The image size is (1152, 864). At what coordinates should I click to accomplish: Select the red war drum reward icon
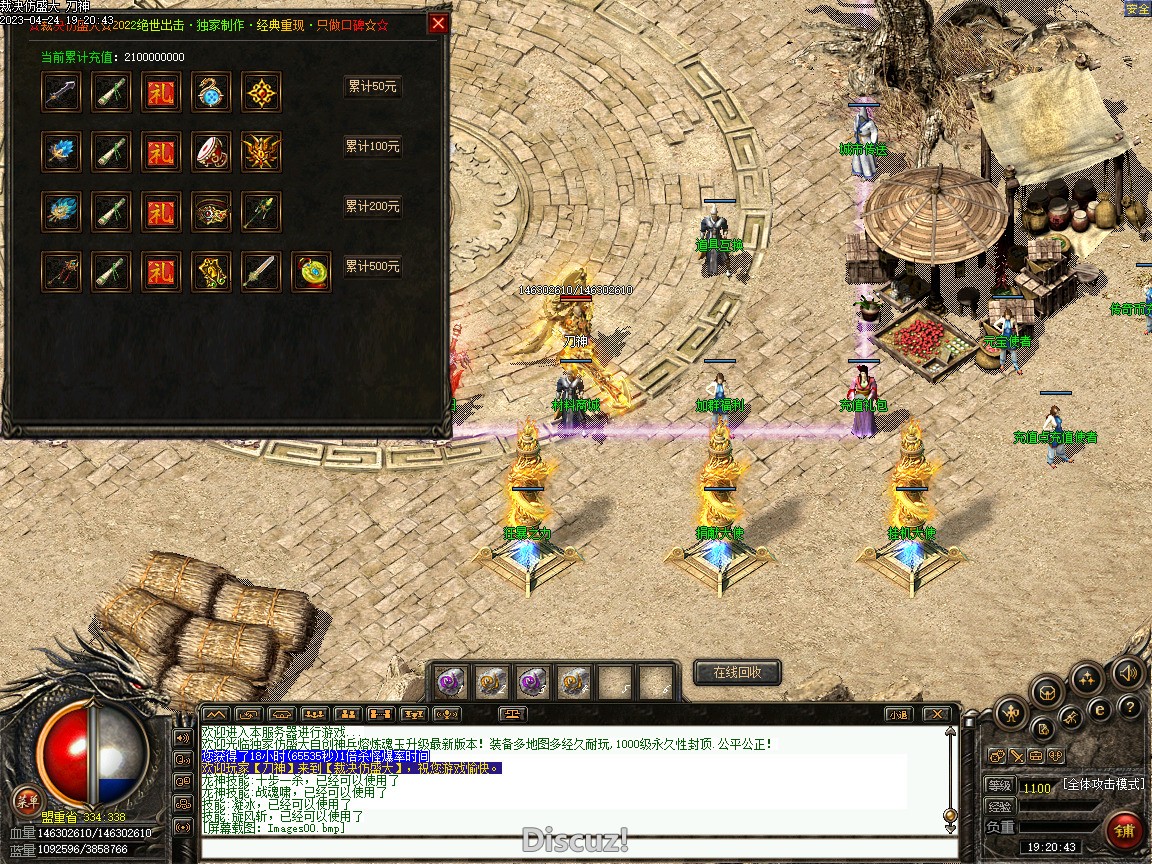pyautogui.click(x=211, y=152)
